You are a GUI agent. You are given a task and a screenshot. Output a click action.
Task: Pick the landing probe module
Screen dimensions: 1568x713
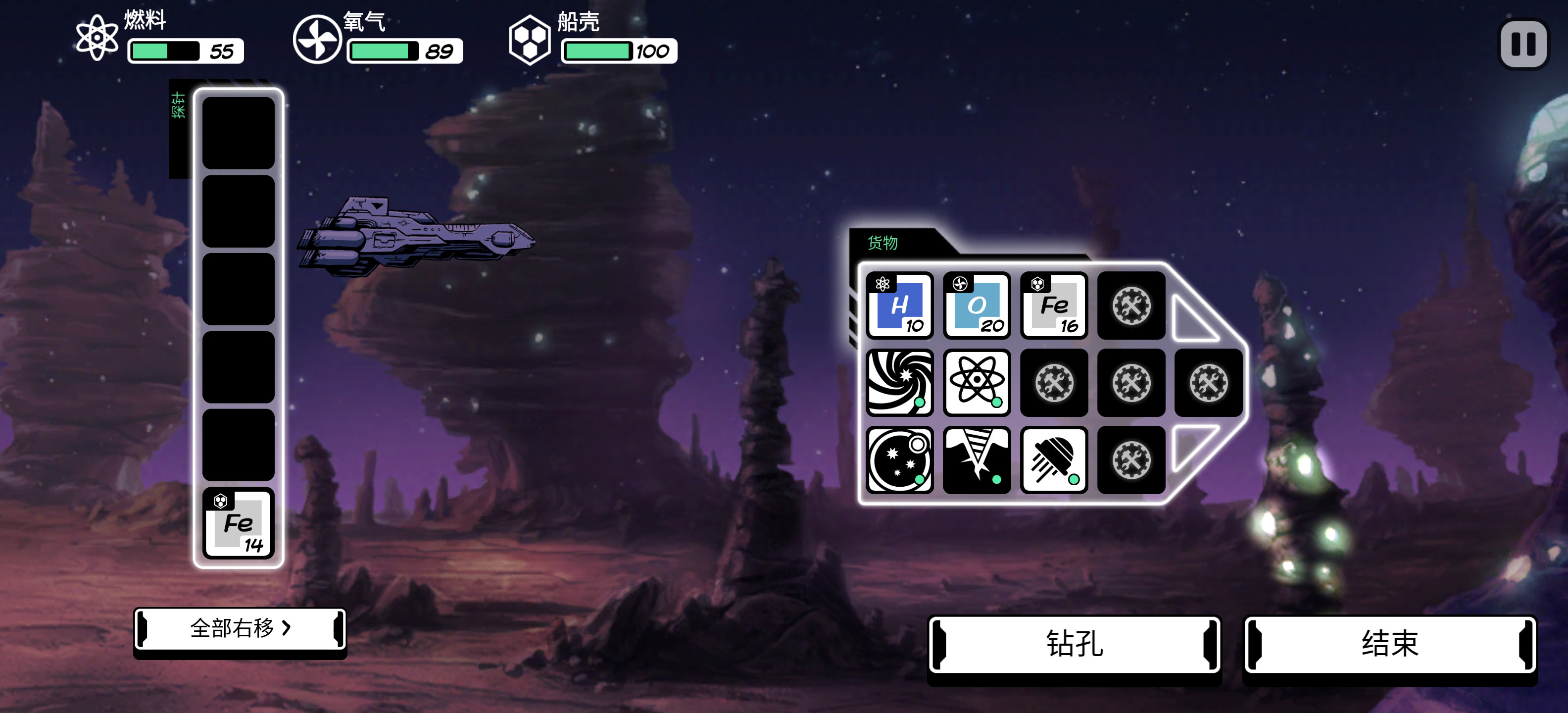tap(1054, 459)
